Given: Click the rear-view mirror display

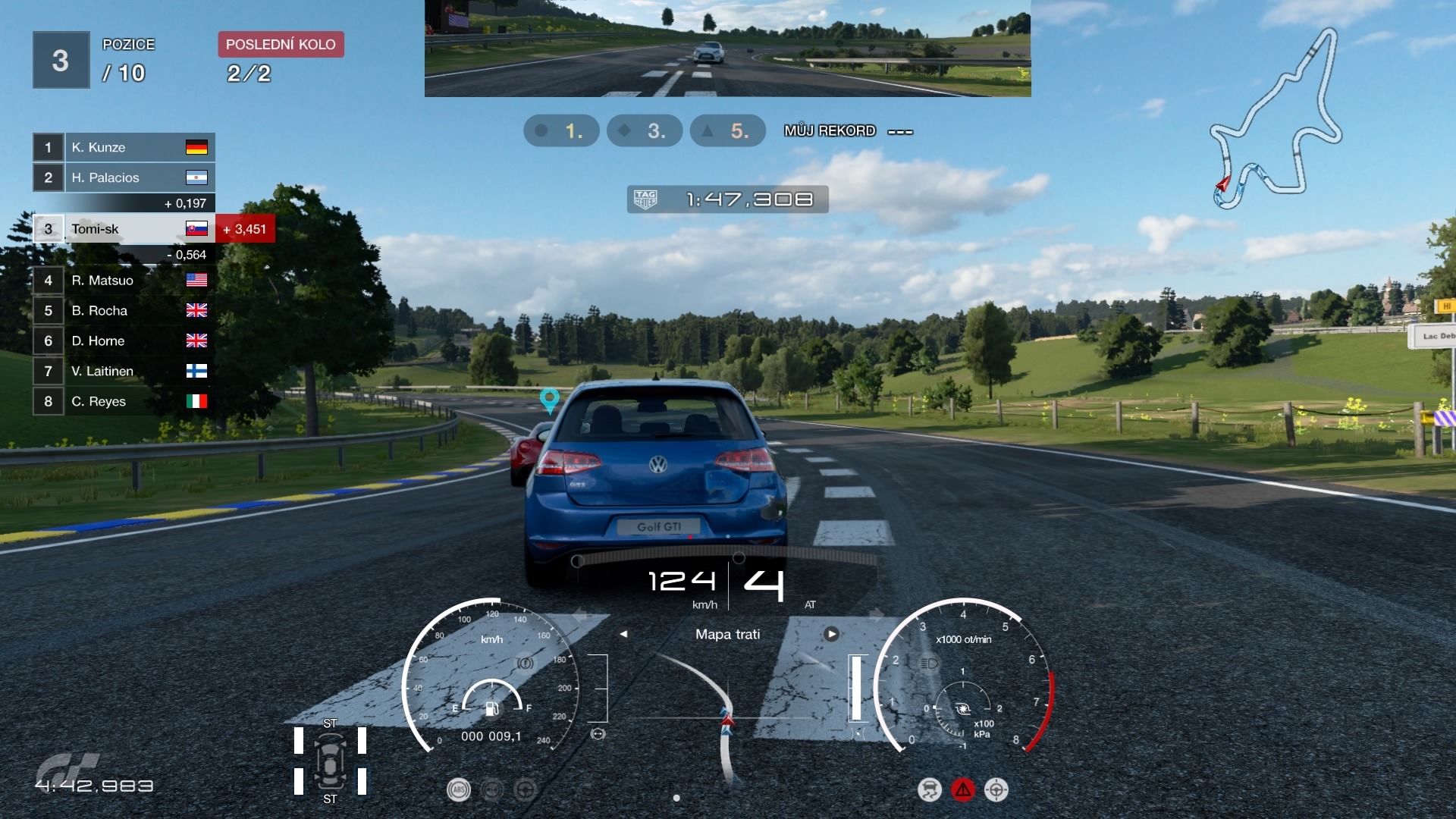Looking at the screenshot, I should coord(727,49).
